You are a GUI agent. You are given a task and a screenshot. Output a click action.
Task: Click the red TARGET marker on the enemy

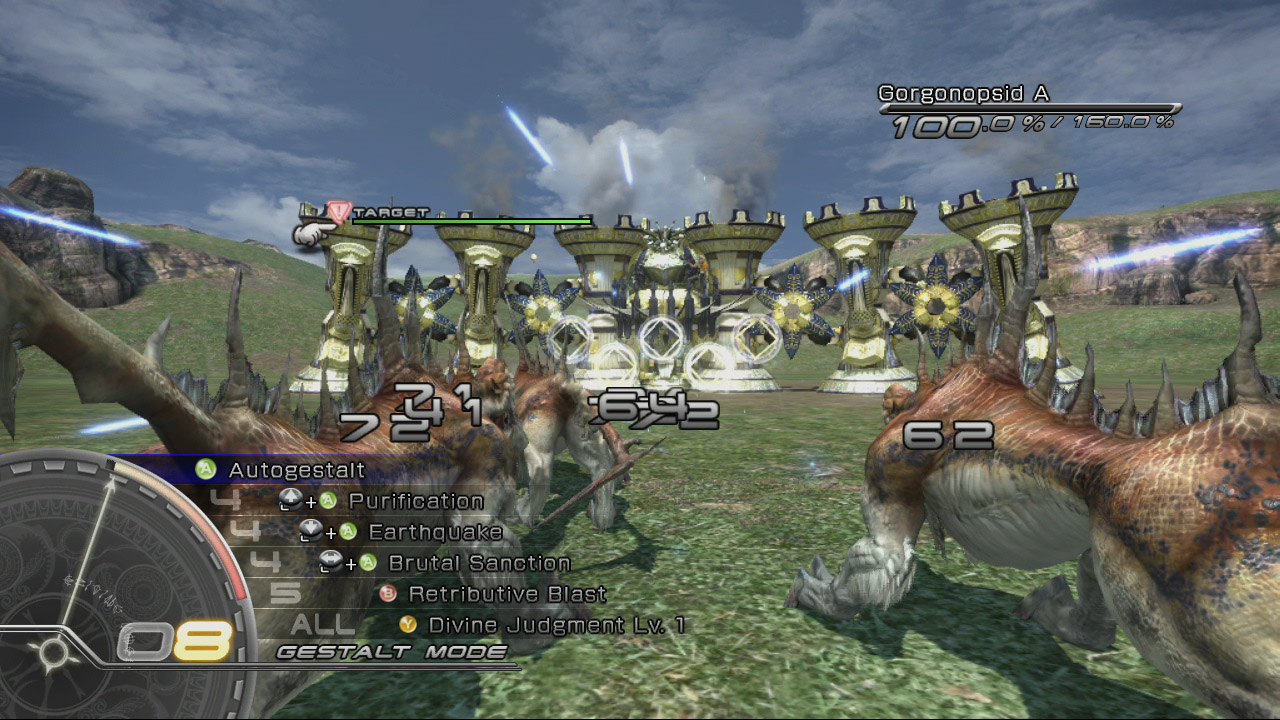click(x=340, y=212)
